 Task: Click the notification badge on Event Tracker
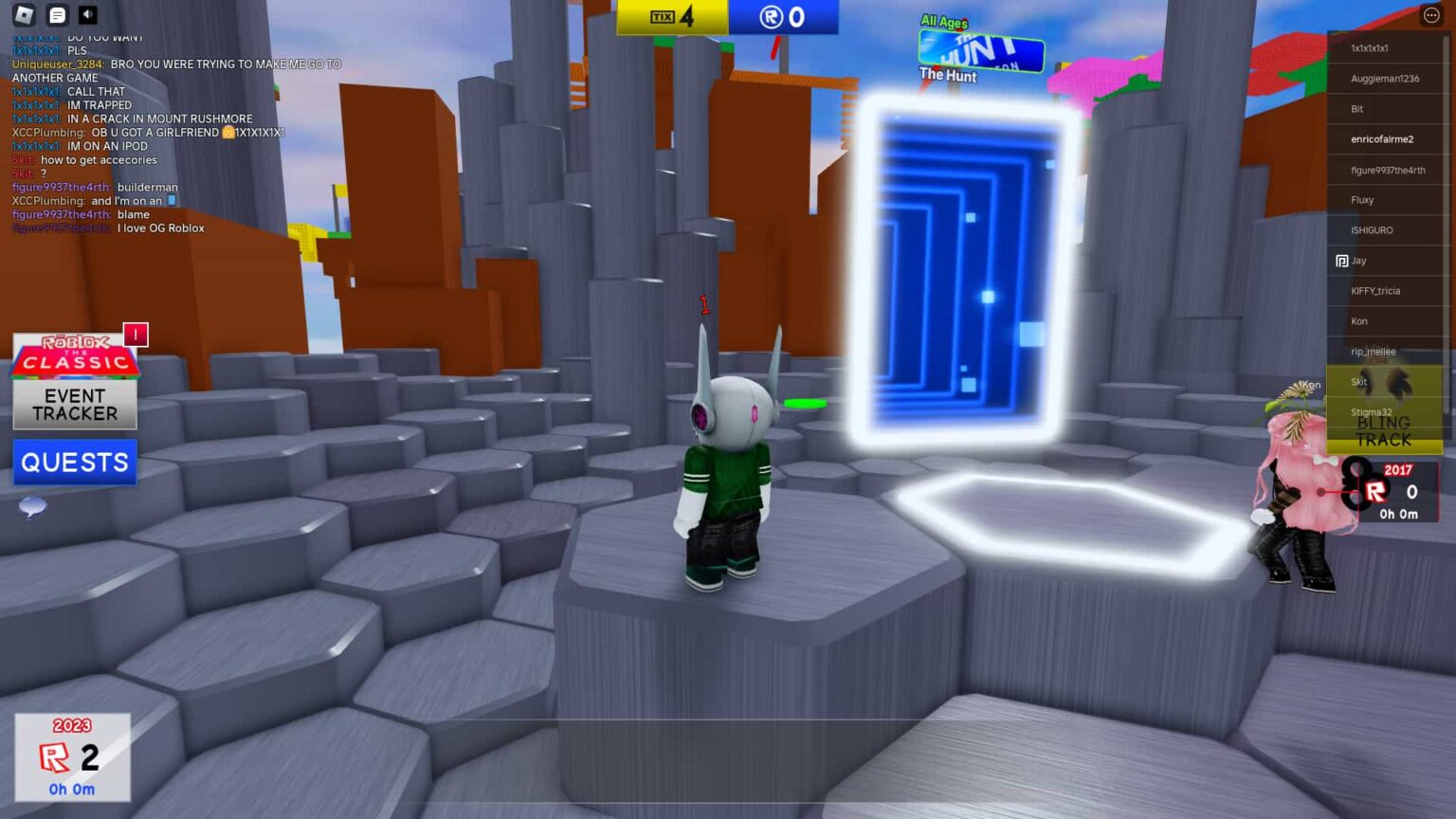(x=134, y=335)
